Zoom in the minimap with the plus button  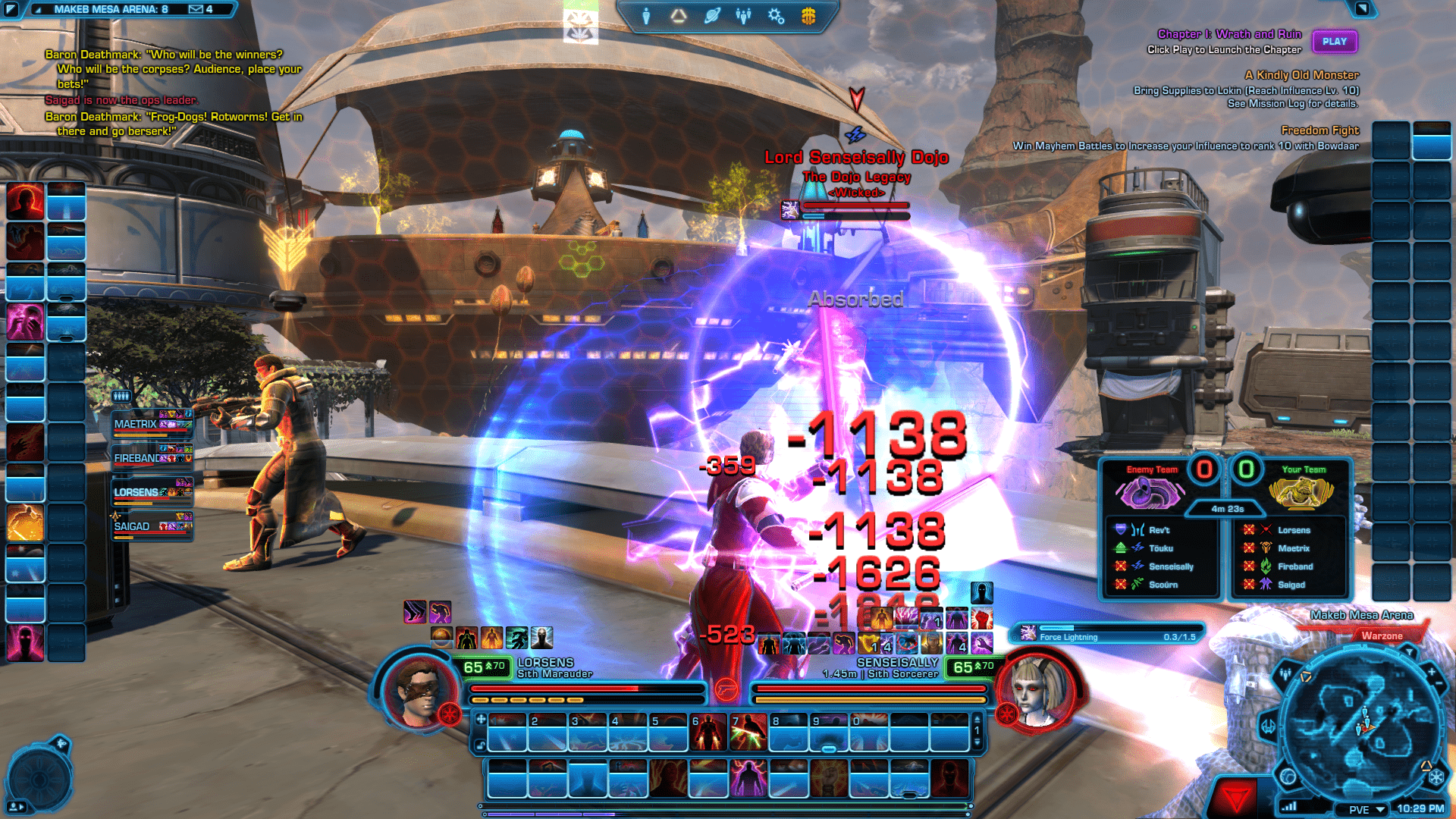(x=1431, y=672)
